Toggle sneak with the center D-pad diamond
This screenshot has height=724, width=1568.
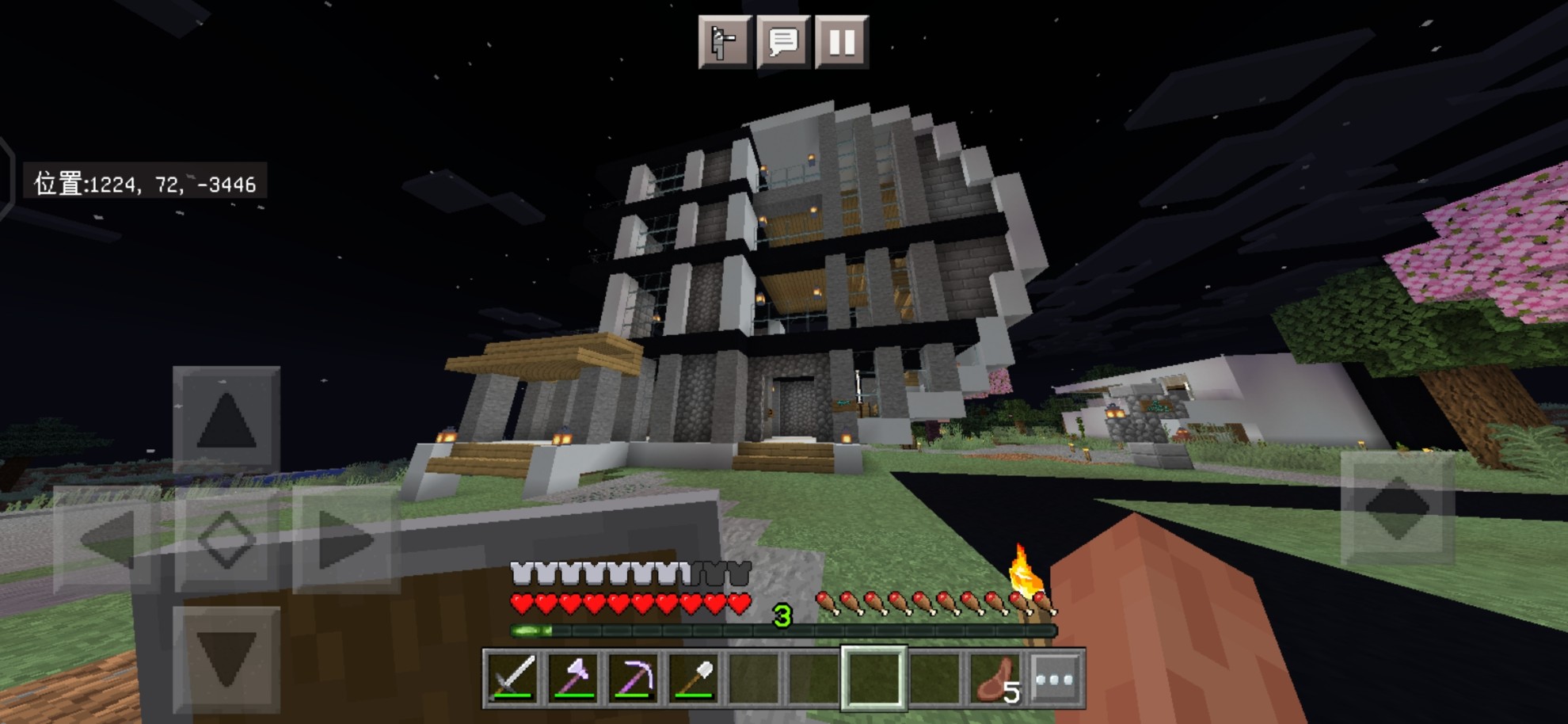pos(226,539)
